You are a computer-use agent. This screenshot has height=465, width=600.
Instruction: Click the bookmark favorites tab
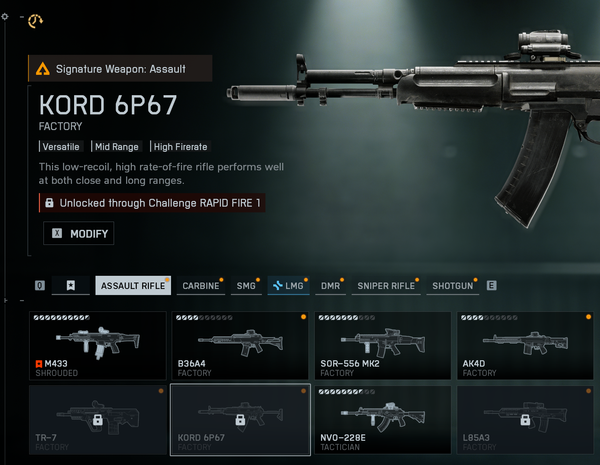pos(71,286)
